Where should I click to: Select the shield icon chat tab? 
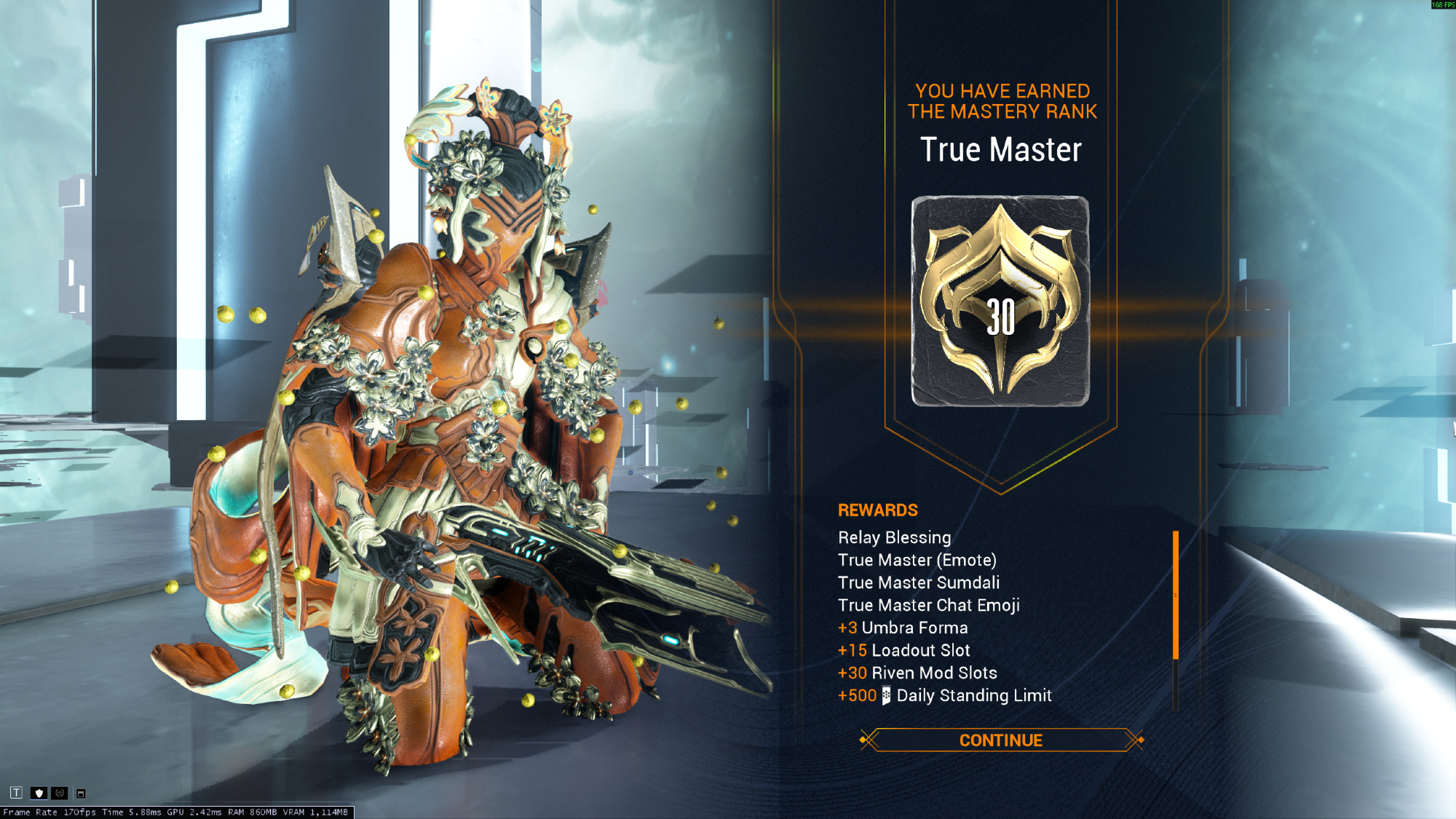coord(39,793)
